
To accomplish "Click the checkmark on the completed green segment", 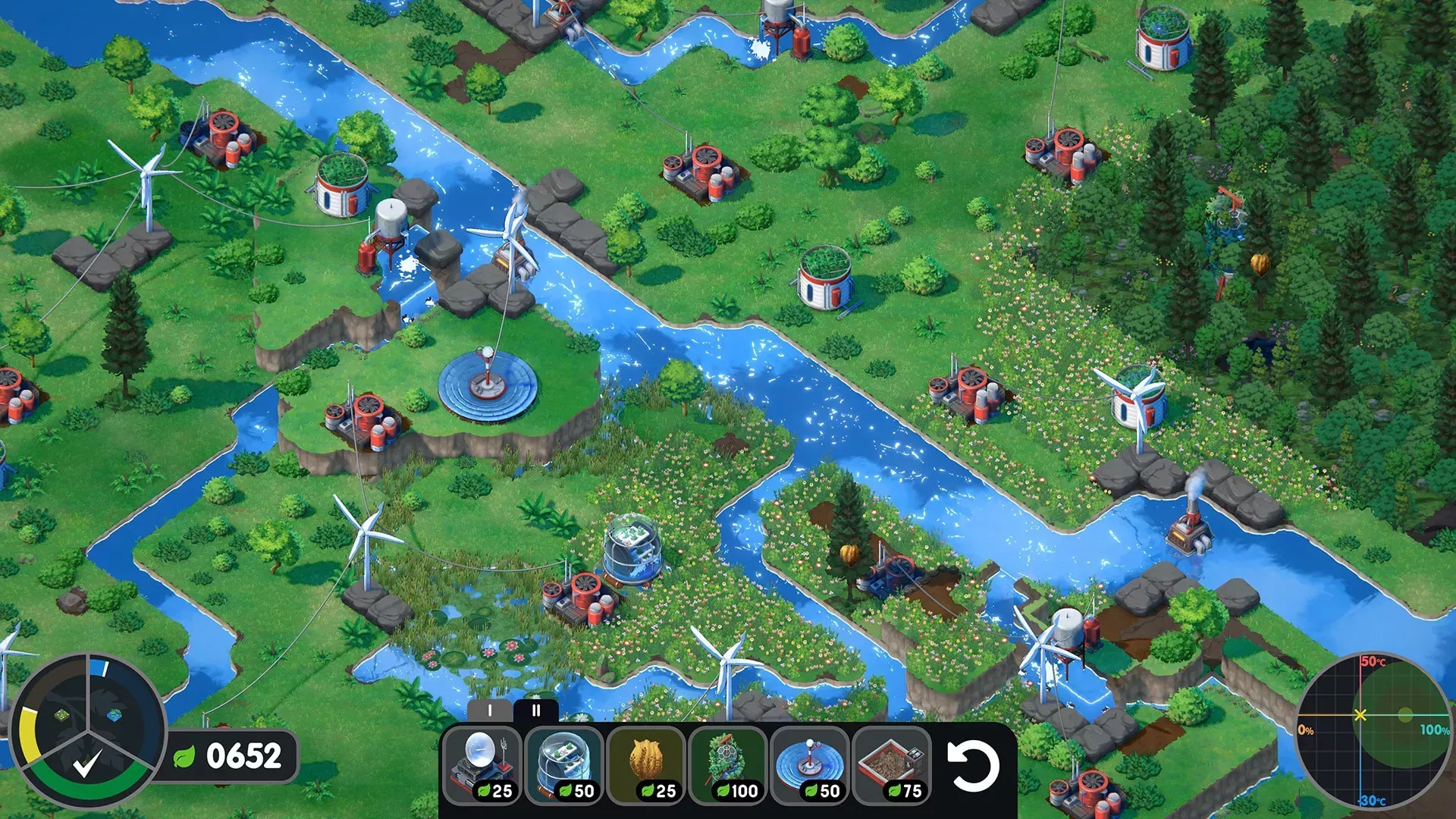I will coord(85,764).
